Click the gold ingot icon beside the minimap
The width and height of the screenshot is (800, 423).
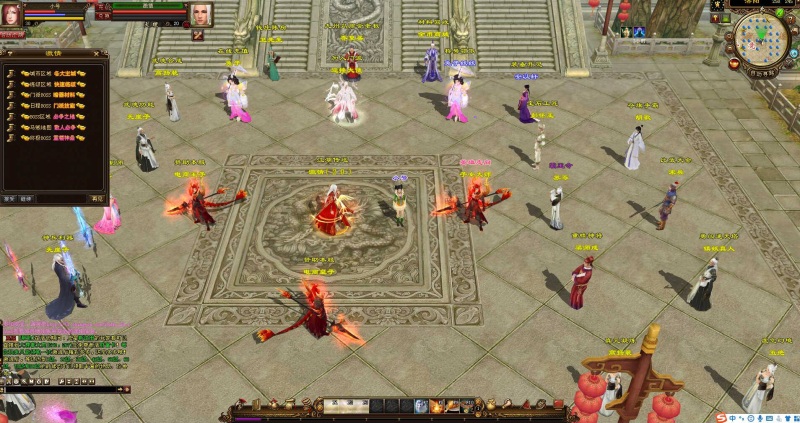tap(734, 62)
